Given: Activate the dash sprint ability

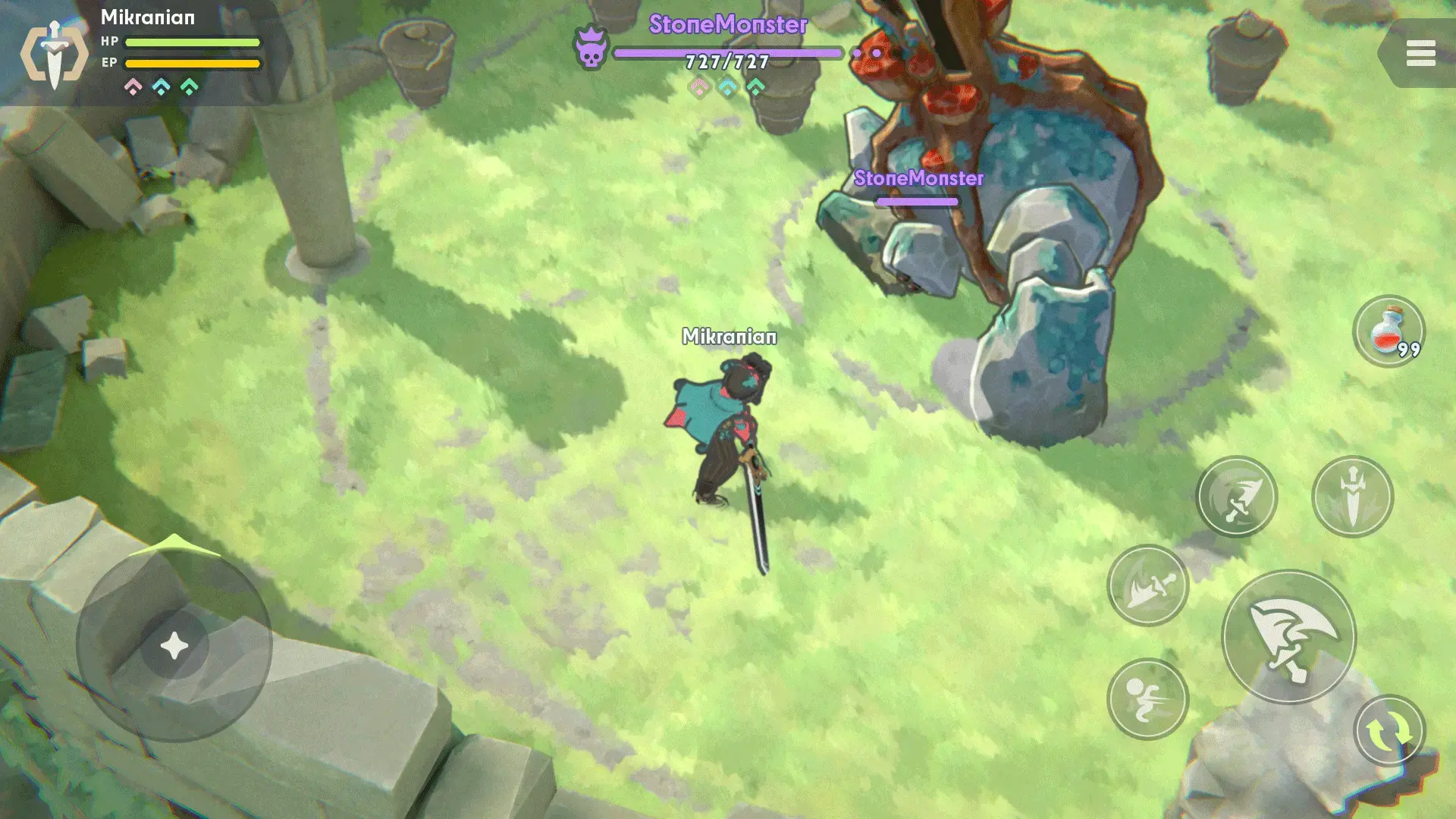Looking at the screenshot, I should pyautogui.click(x=1147, y=698).
